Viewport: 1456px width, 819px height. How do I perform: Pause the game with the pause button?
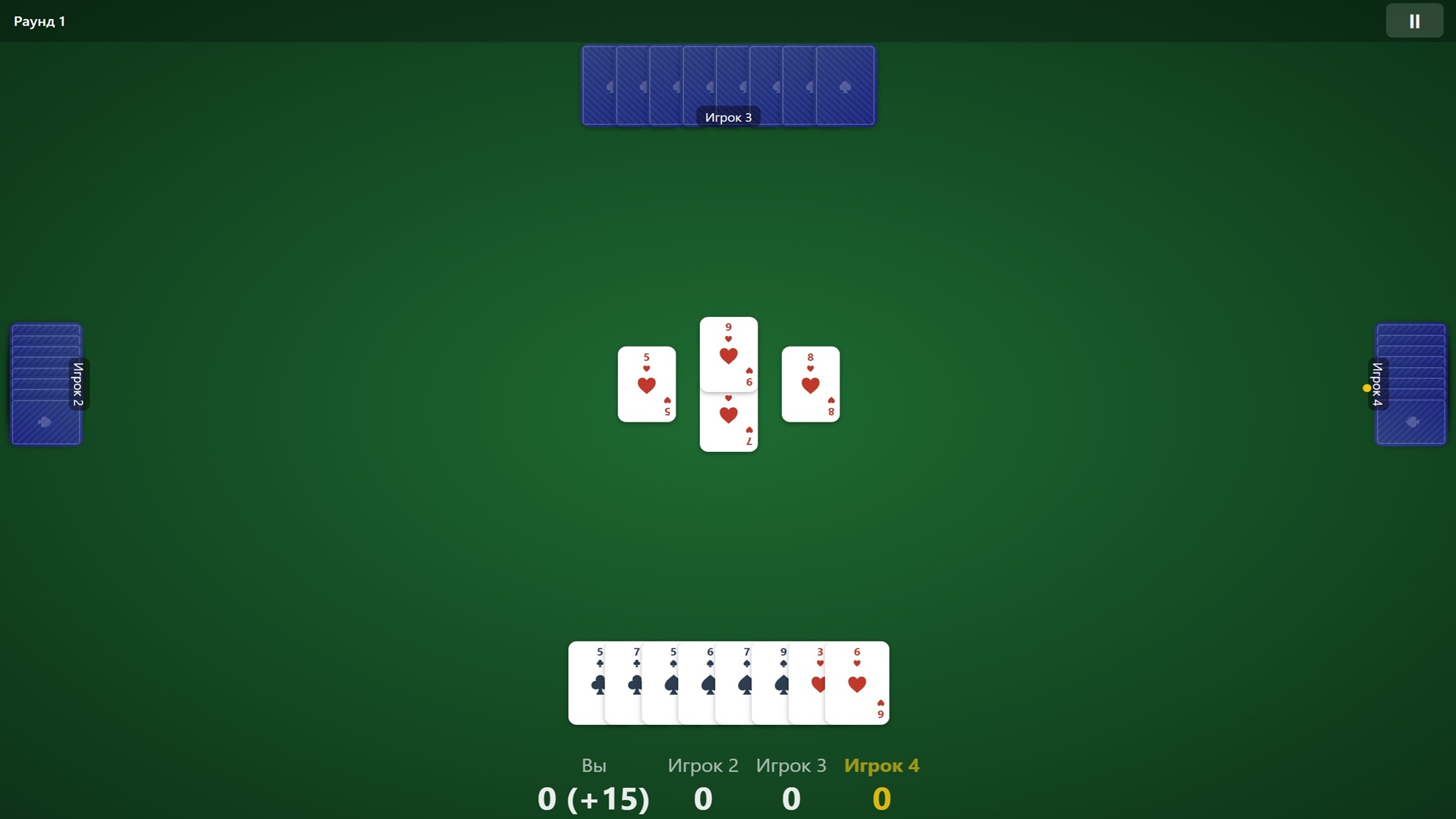1414,20
